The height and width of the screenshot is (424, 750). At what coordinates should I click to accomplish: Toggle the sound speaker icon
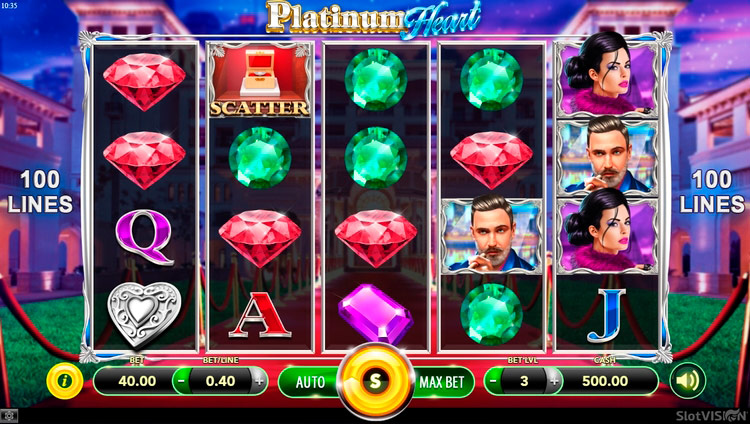click(x=687, y=380)
